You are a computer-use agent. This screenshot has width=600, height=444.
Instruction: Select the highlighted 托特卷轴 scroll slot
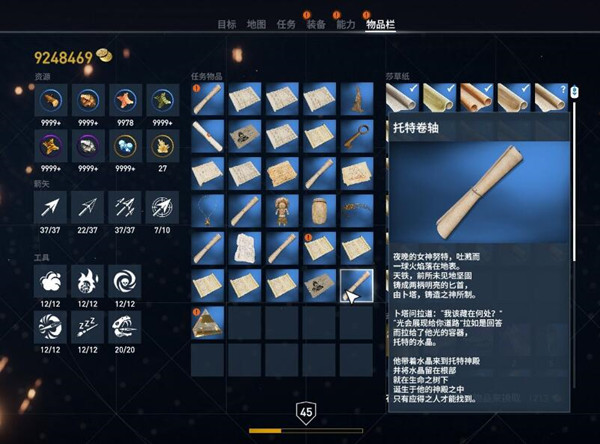click(x=357, y=285)
